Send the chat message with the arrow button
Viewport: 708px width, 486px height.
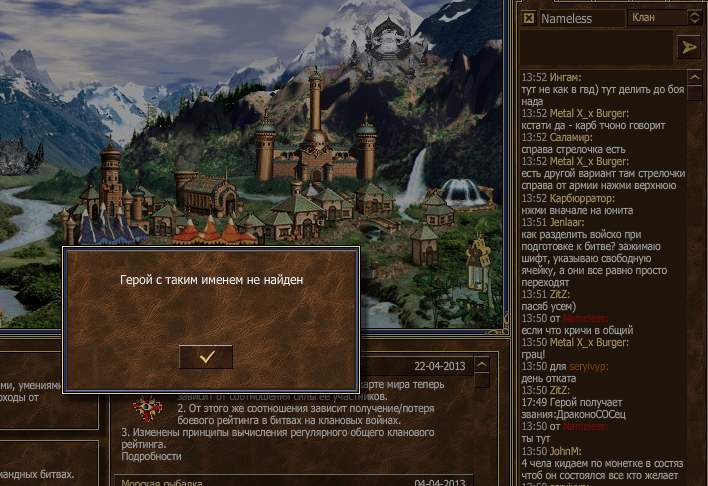tap(687, 47)
